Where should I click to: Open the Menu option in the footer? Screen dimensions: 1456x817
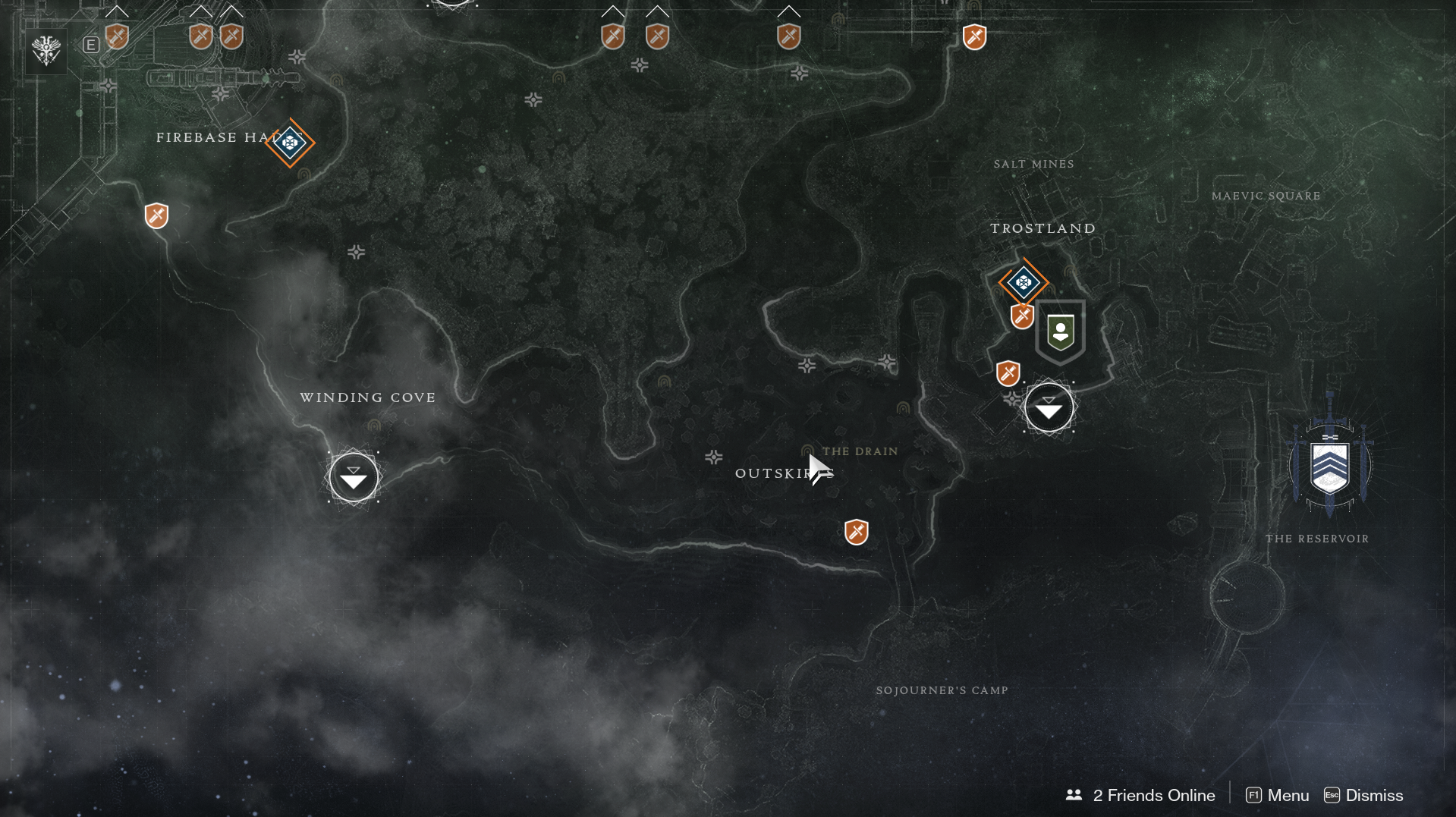pyautogui.click(x=1278, y=795)
